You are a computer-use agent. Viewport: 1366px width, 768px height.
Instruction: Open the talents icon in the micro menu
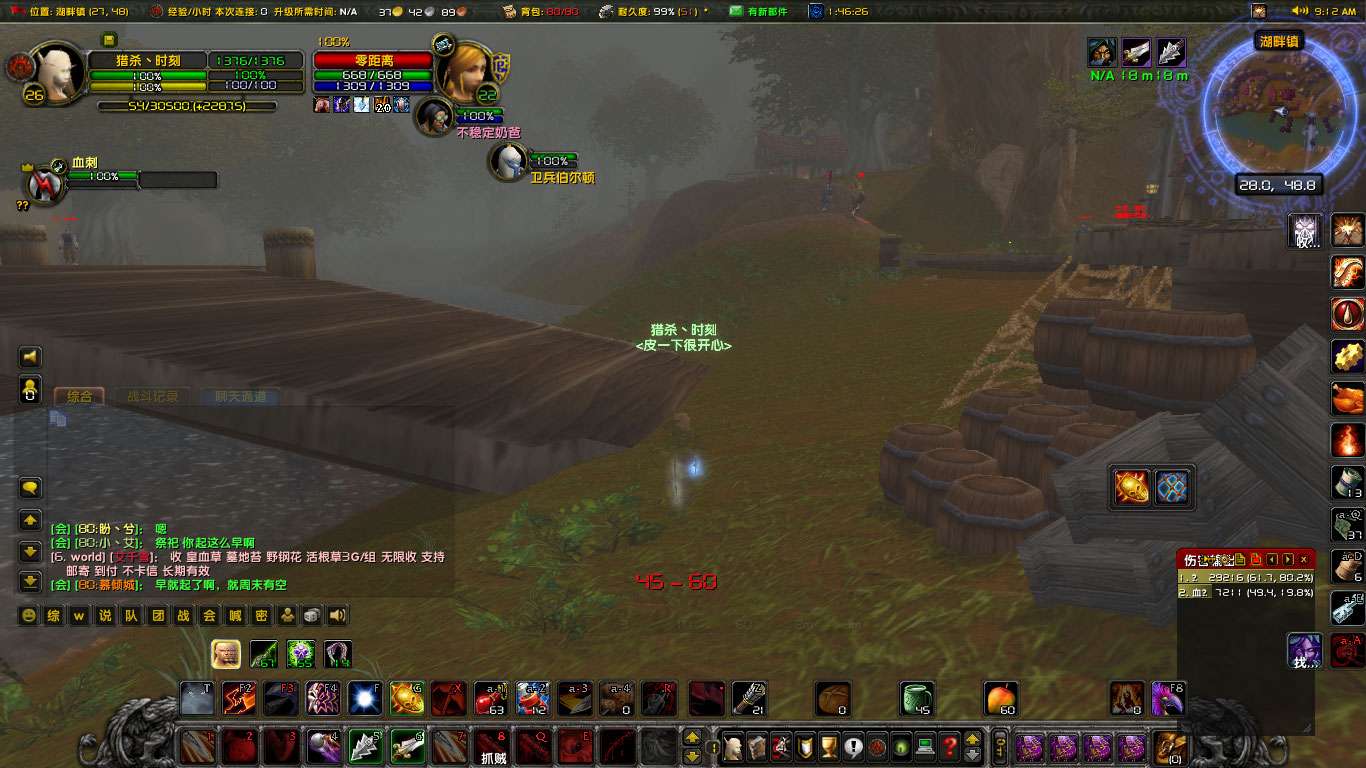point(782,747)
